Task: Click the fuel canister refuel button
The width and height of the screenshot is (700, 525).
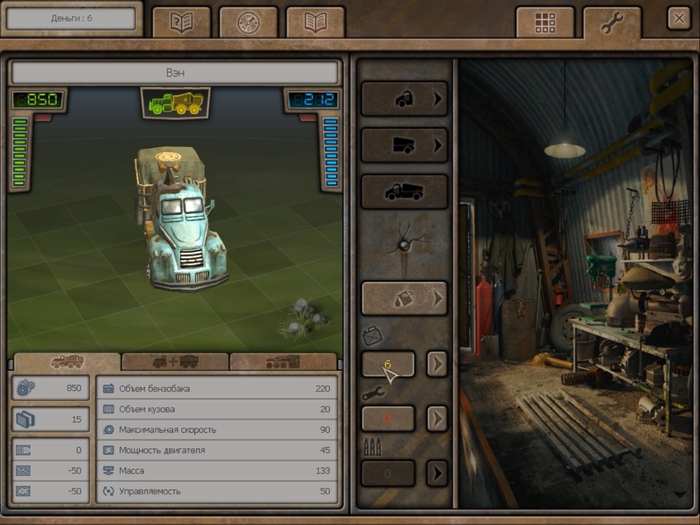Action: [x=404, y=297]
